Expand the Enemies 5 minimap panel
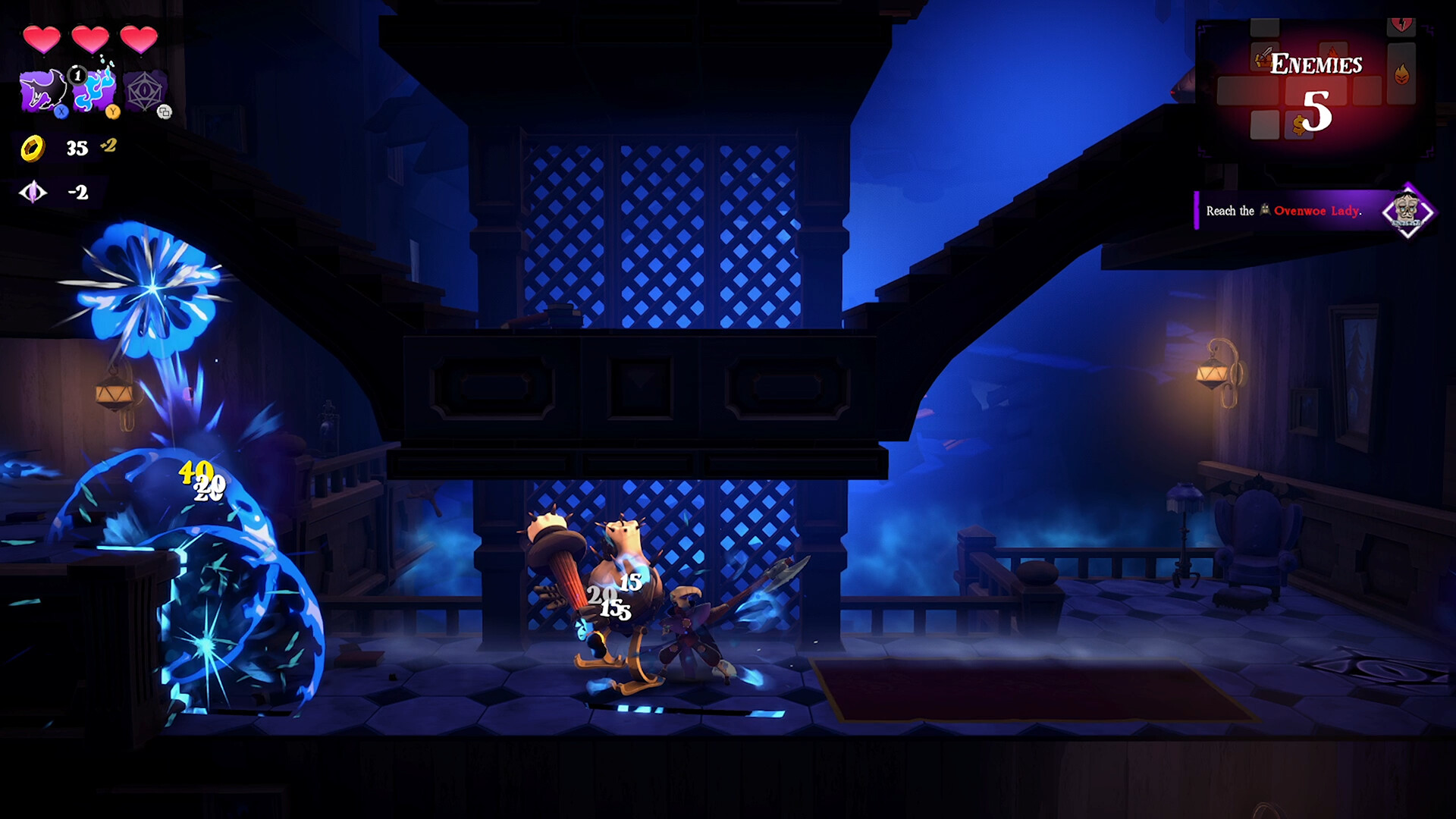Image resolution: width=1456 pixels, height=819 pixels. point(1318,88)
